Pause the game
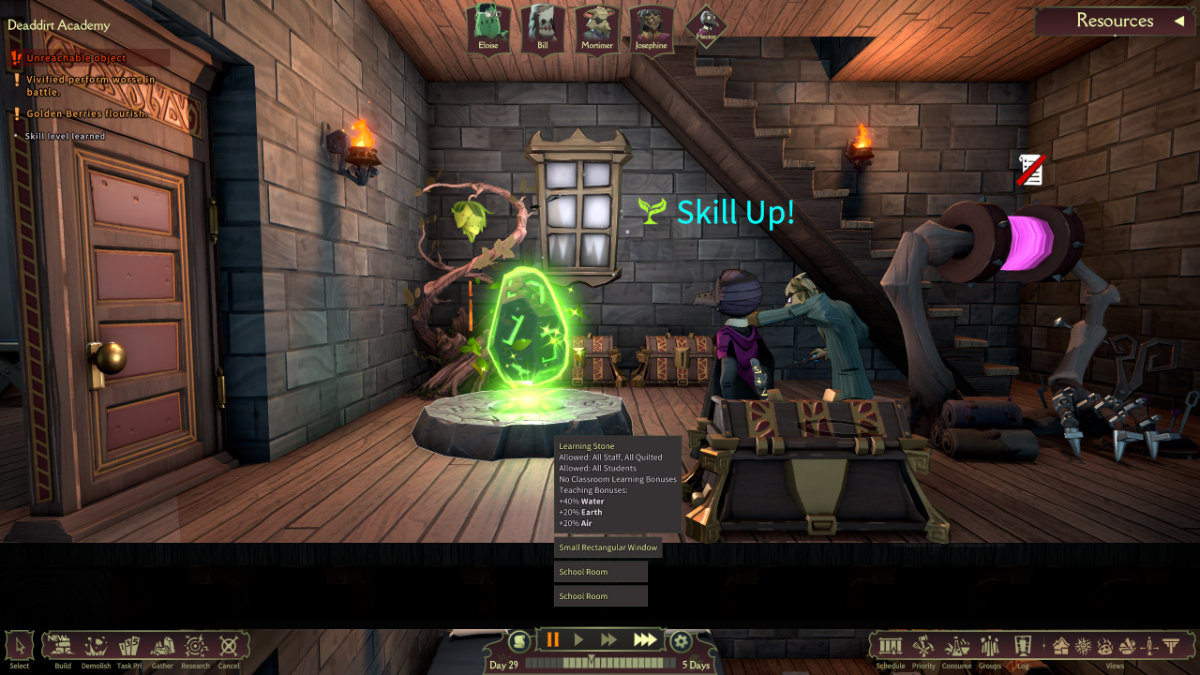Viewport: 1200px width, 675px height. pyautogui.click(x=552, y=640)
